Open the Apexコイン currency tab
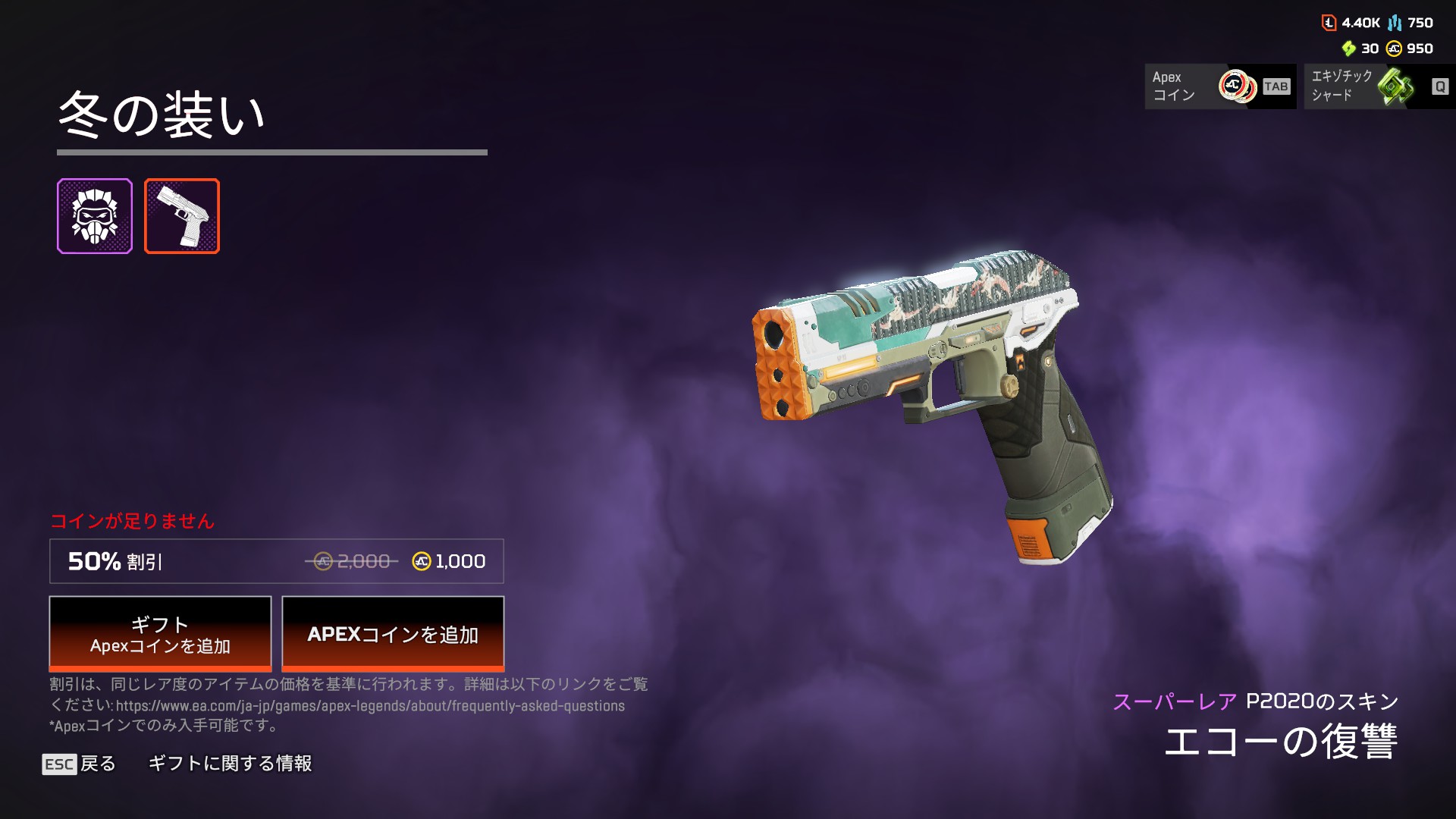 (1220, 86)
